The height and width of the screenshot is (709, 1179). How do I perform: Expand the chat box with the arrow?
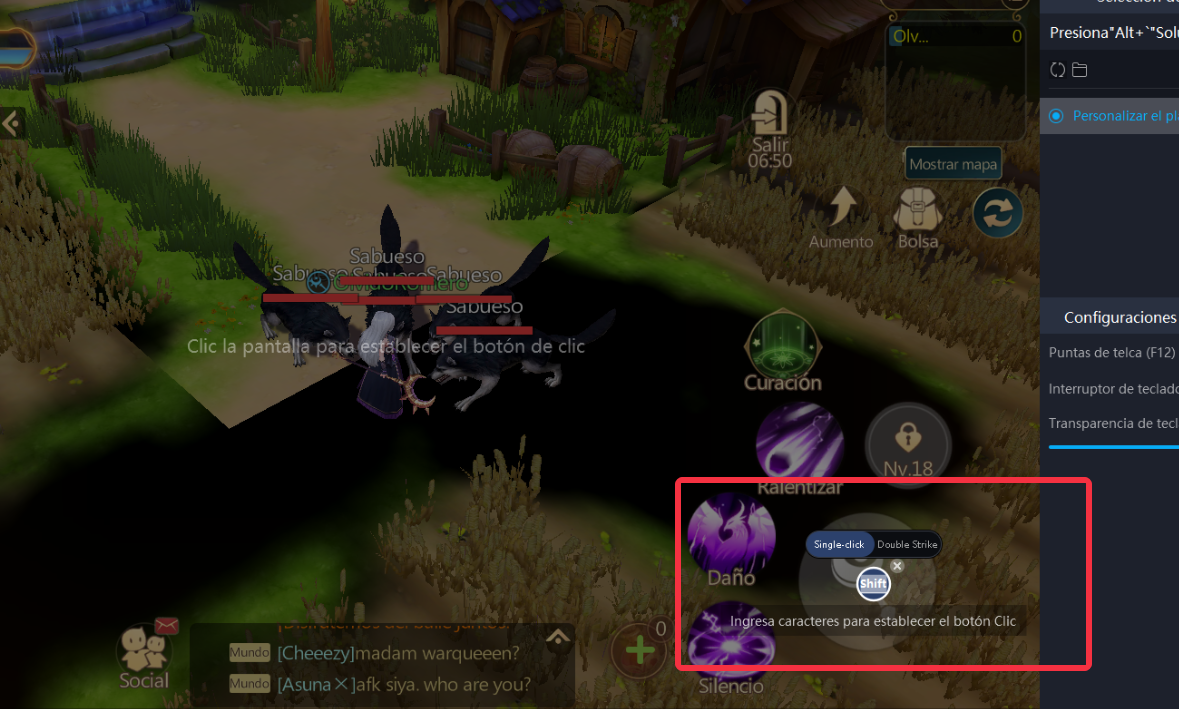558,636
